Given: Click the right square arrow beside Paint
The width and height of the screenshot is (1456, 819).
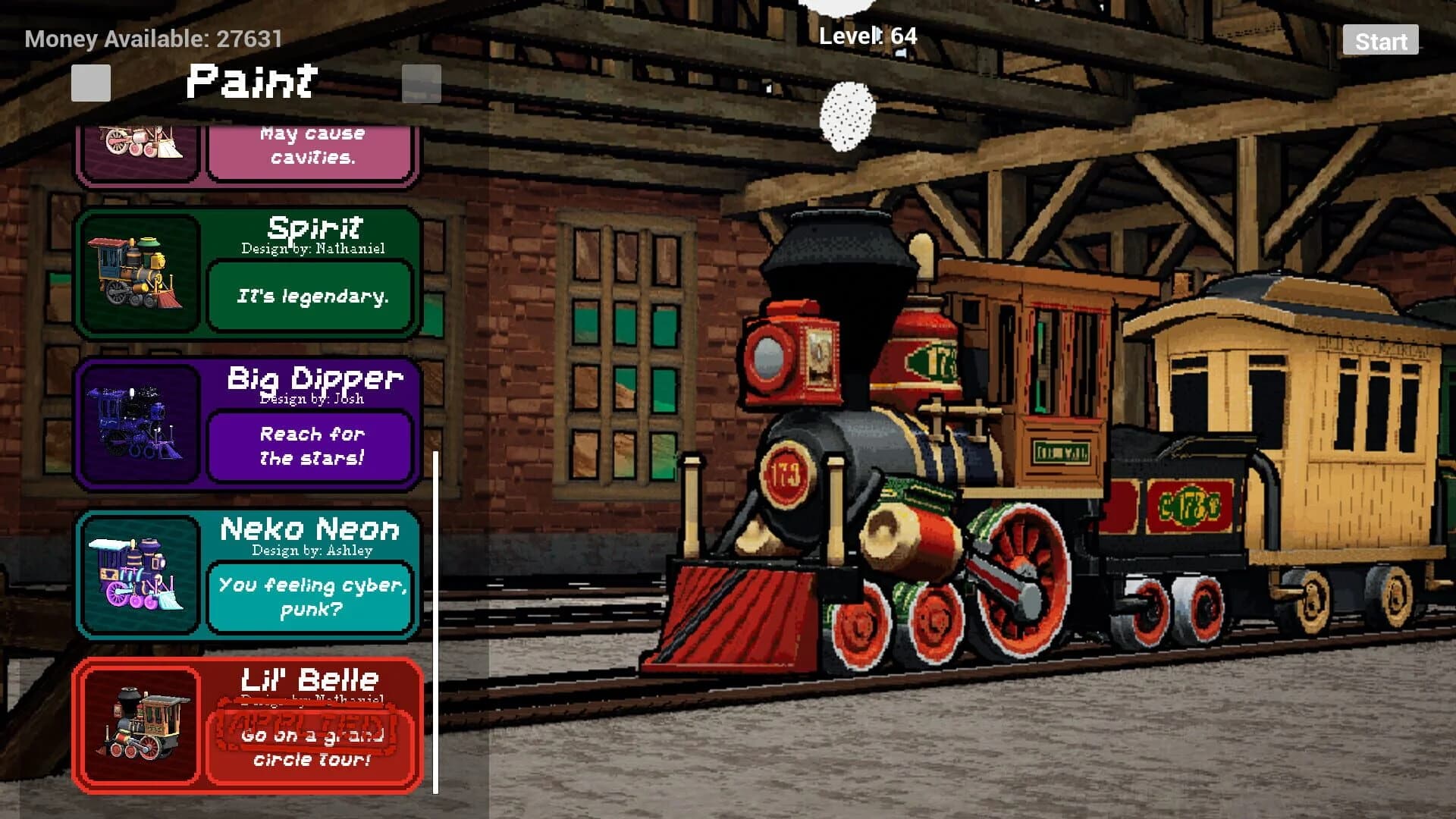Looking at the screenshot, I should point(422,83).
